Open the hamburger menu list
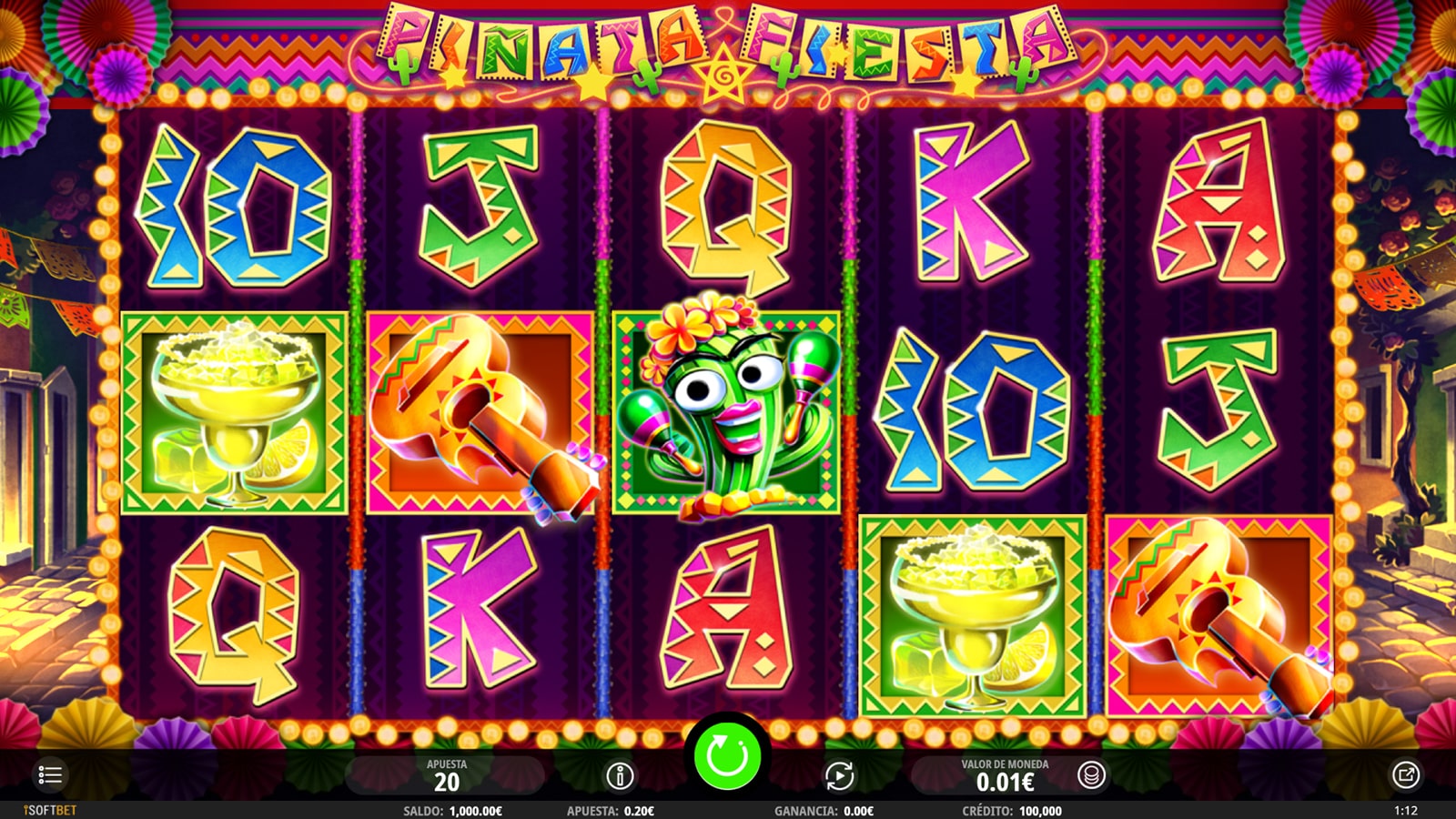The width and height of the screenshot is (1456, 819). pyautogui.click(x=50, y=775)
